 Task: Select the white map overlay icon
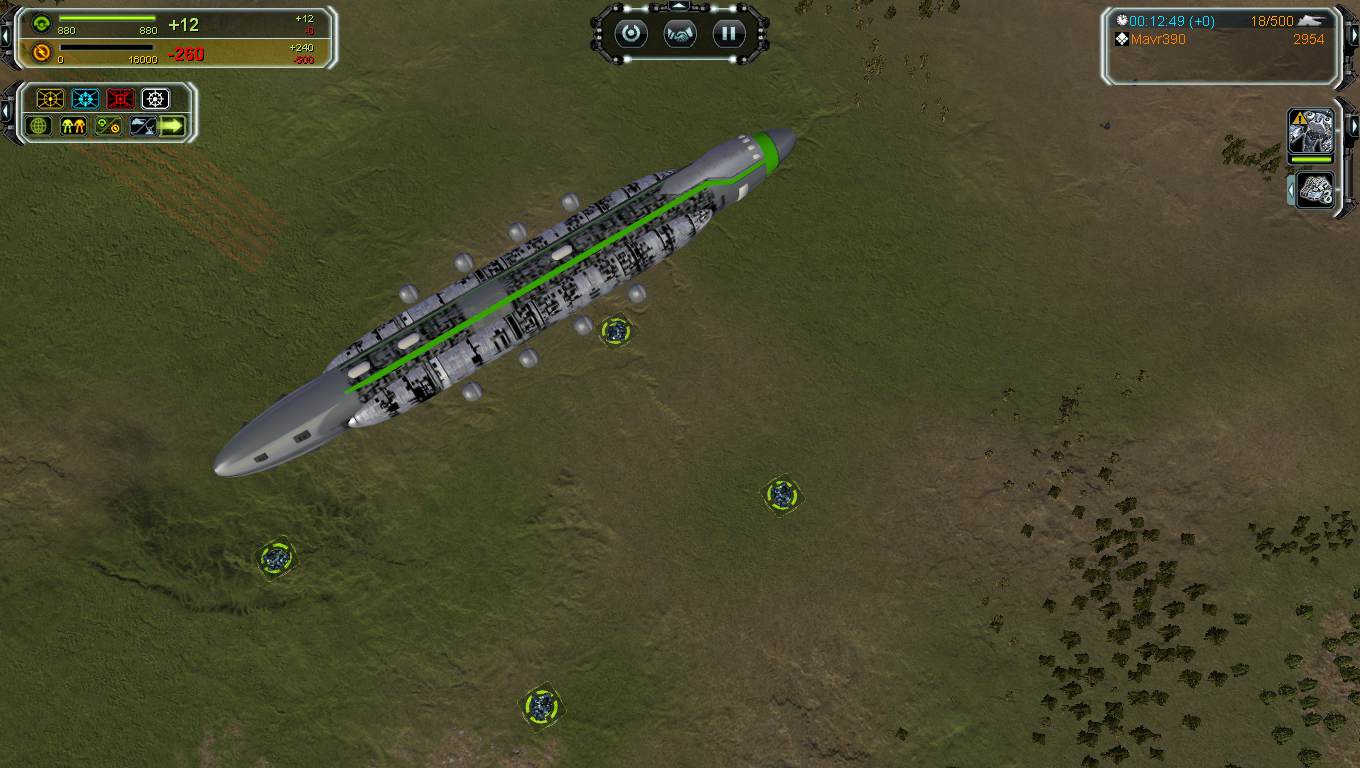(x=155, y=99)
